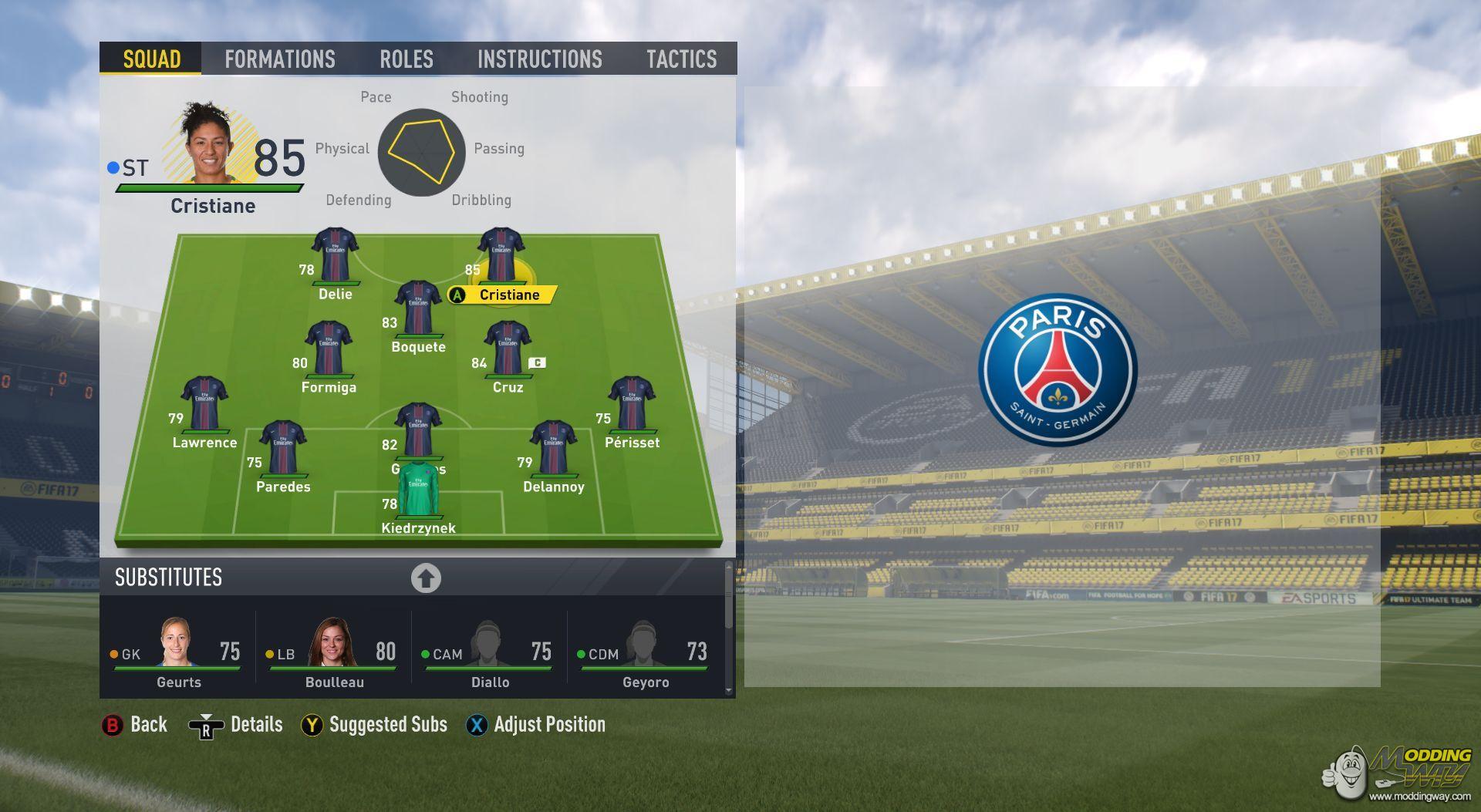The width and height of the screenshot is (1481, 812).
Task: Open the Roles tab
Action: pos(406,59)
